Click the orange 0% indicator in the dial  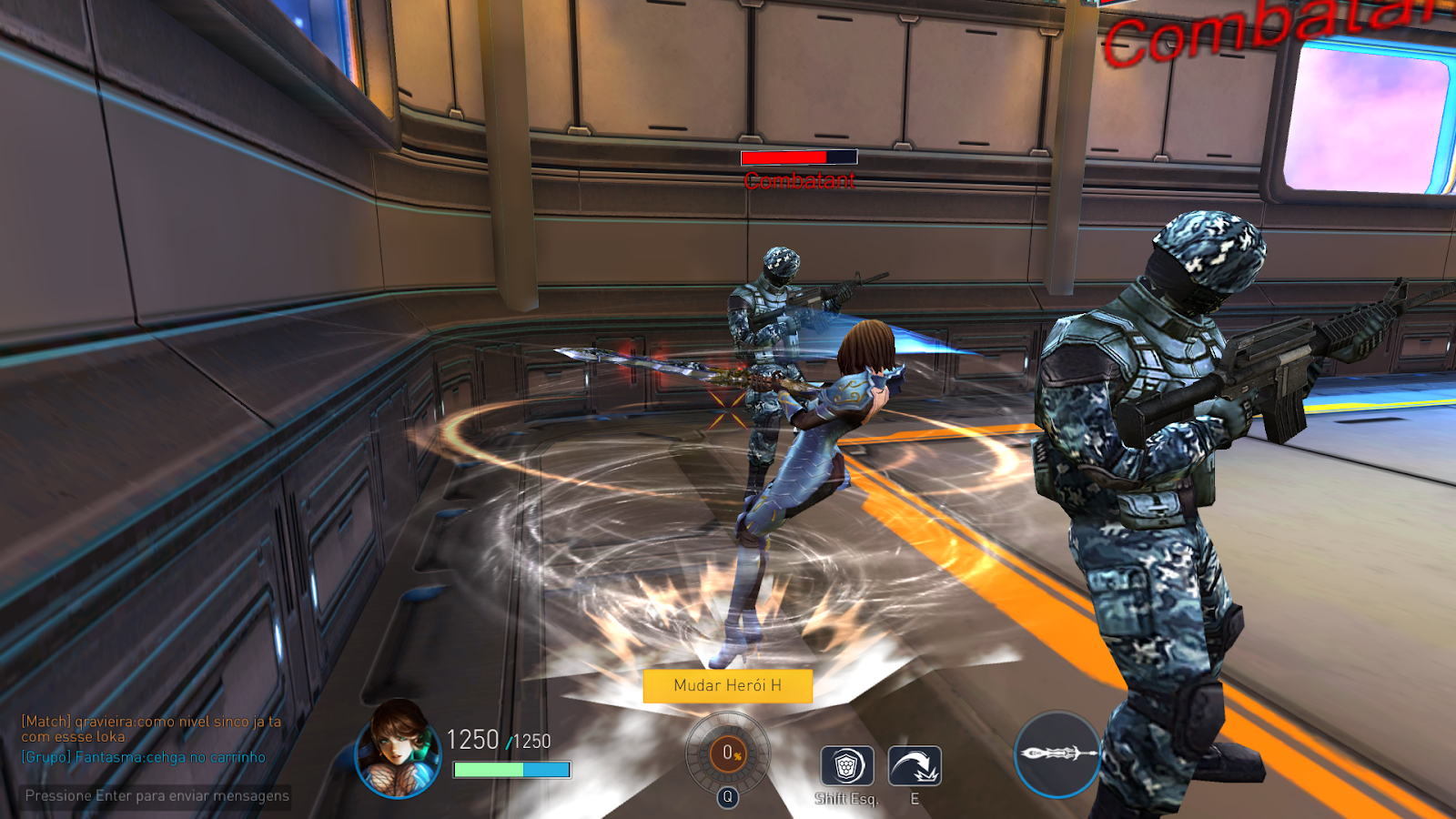click(x=726, y=752)
